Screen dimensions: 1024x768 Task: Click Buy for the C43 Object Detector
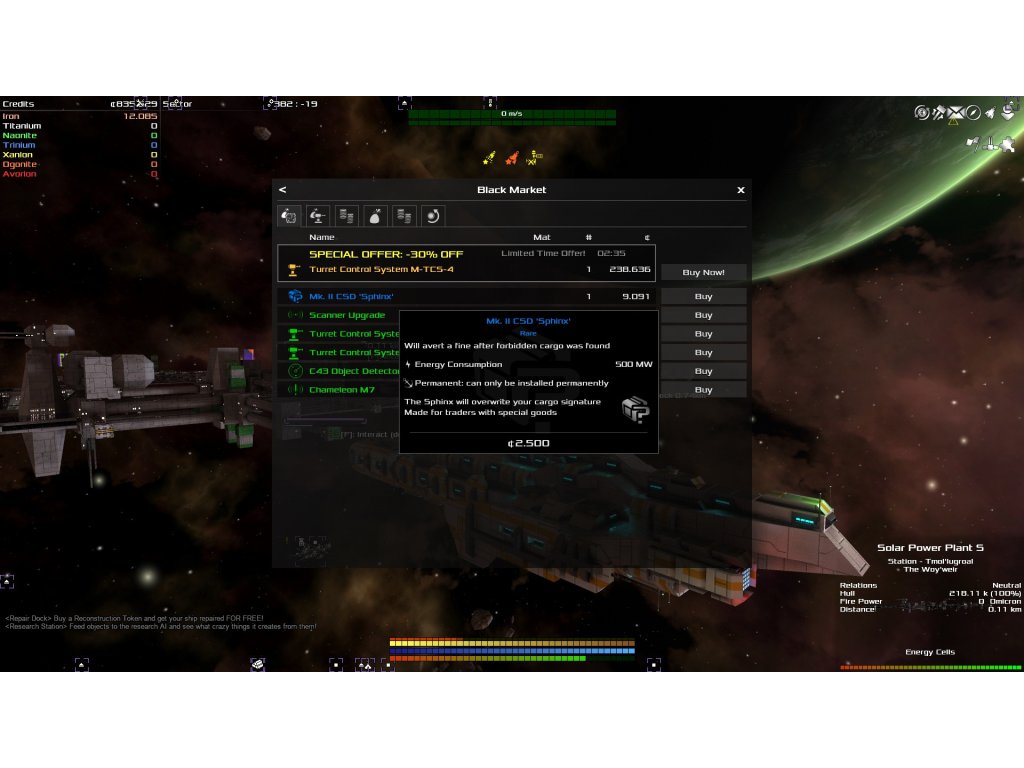[703, 372]
